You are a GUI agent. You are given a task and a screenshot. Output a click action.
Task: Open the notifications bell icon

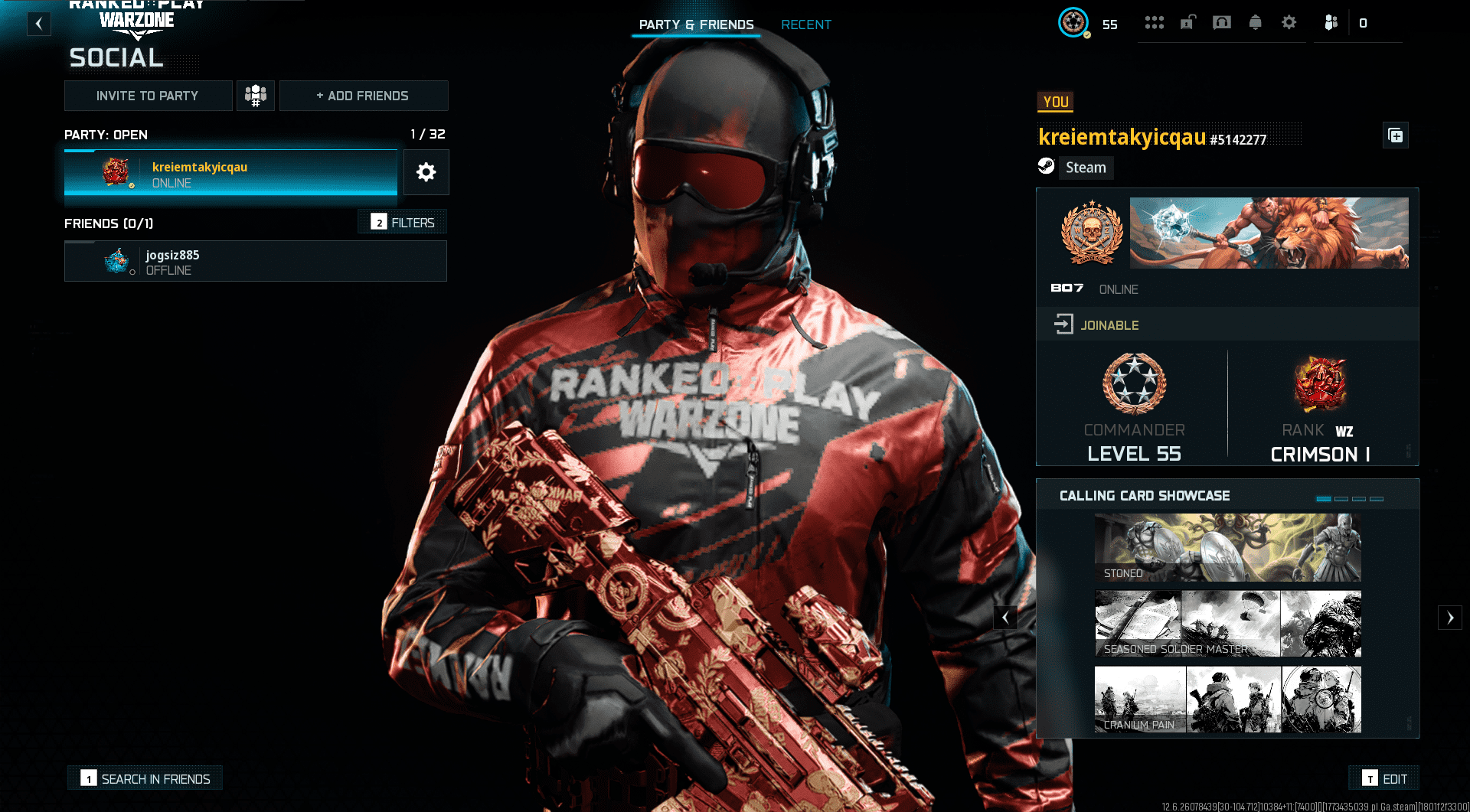[x=1255, y=23]
